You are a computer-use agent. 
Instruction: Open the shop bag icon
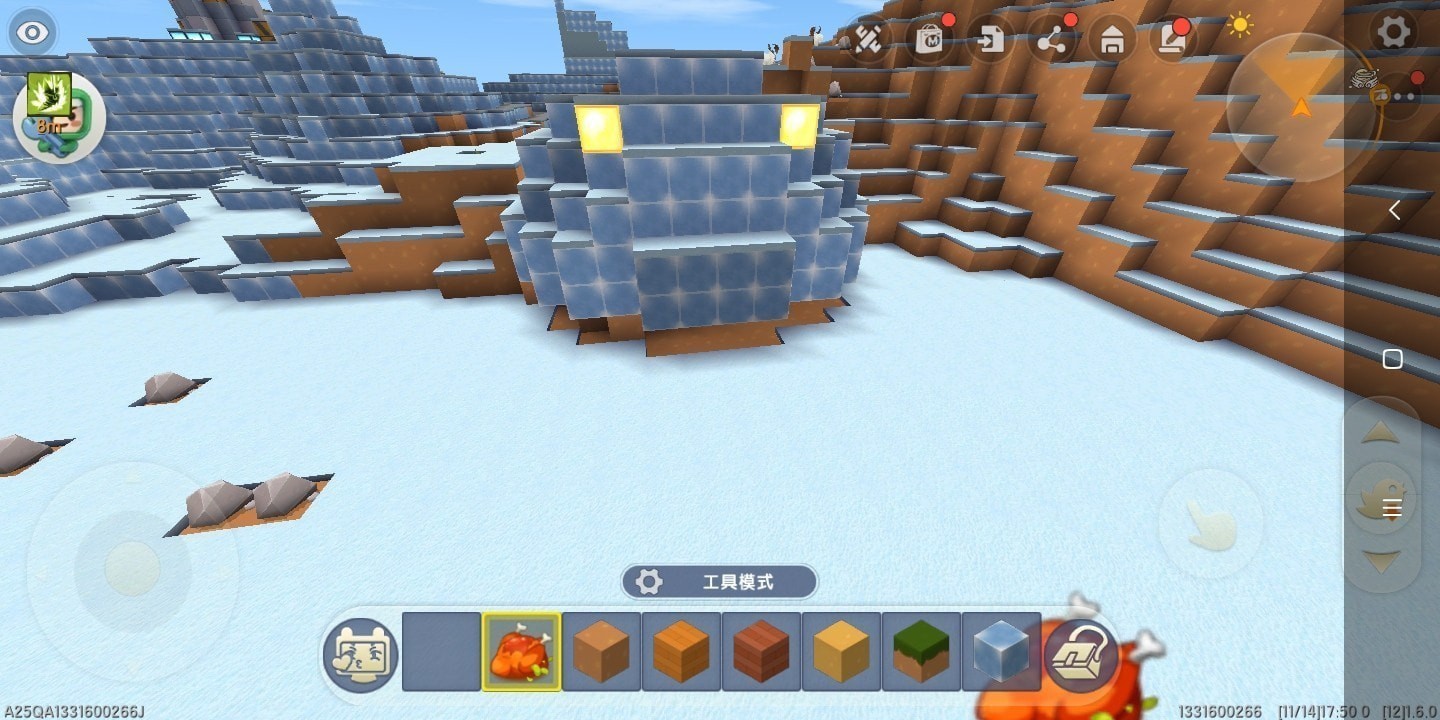[930, 40]
